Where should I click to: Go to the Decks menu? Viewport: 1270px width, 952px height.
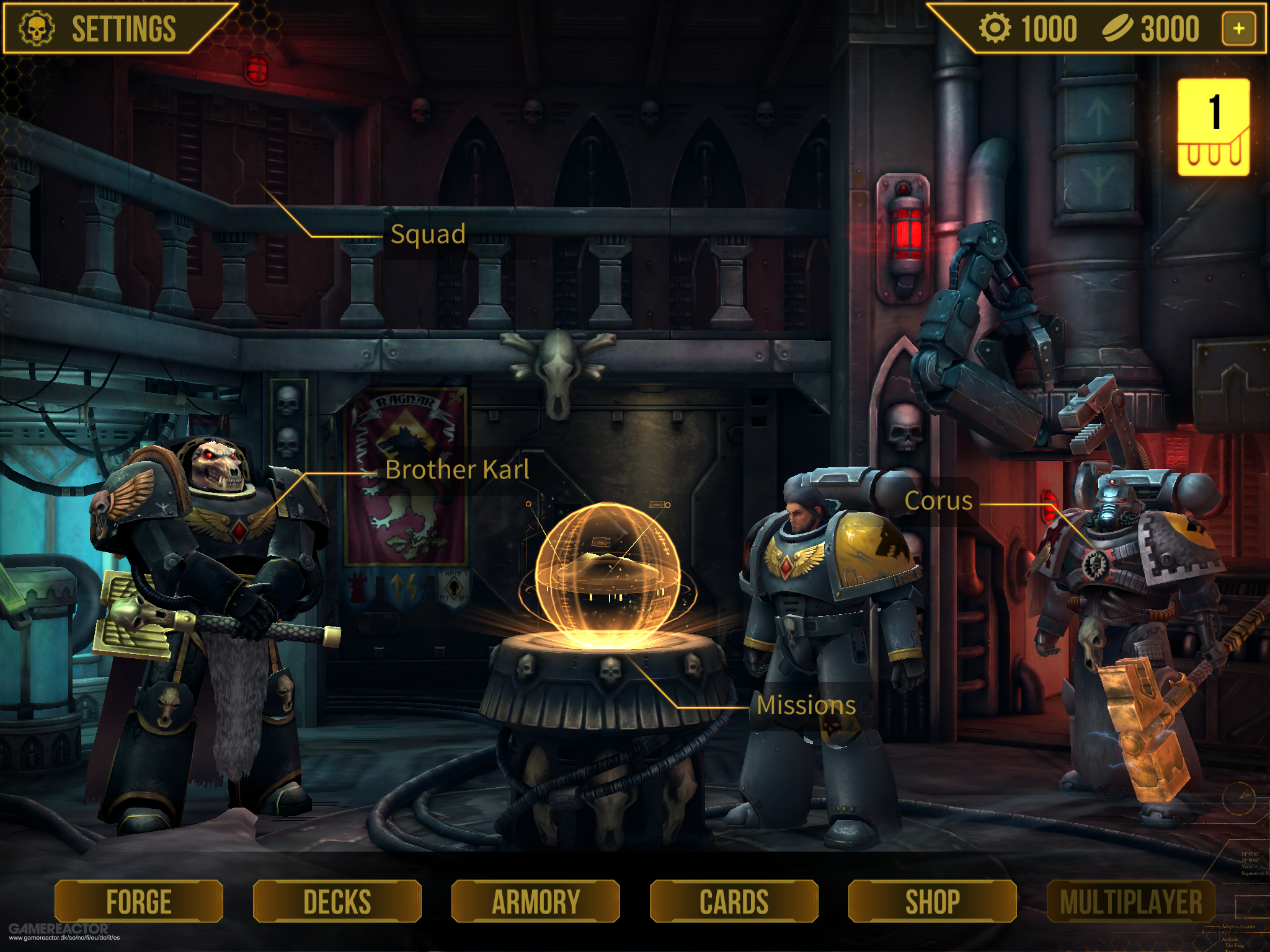[x=337, y=901]
